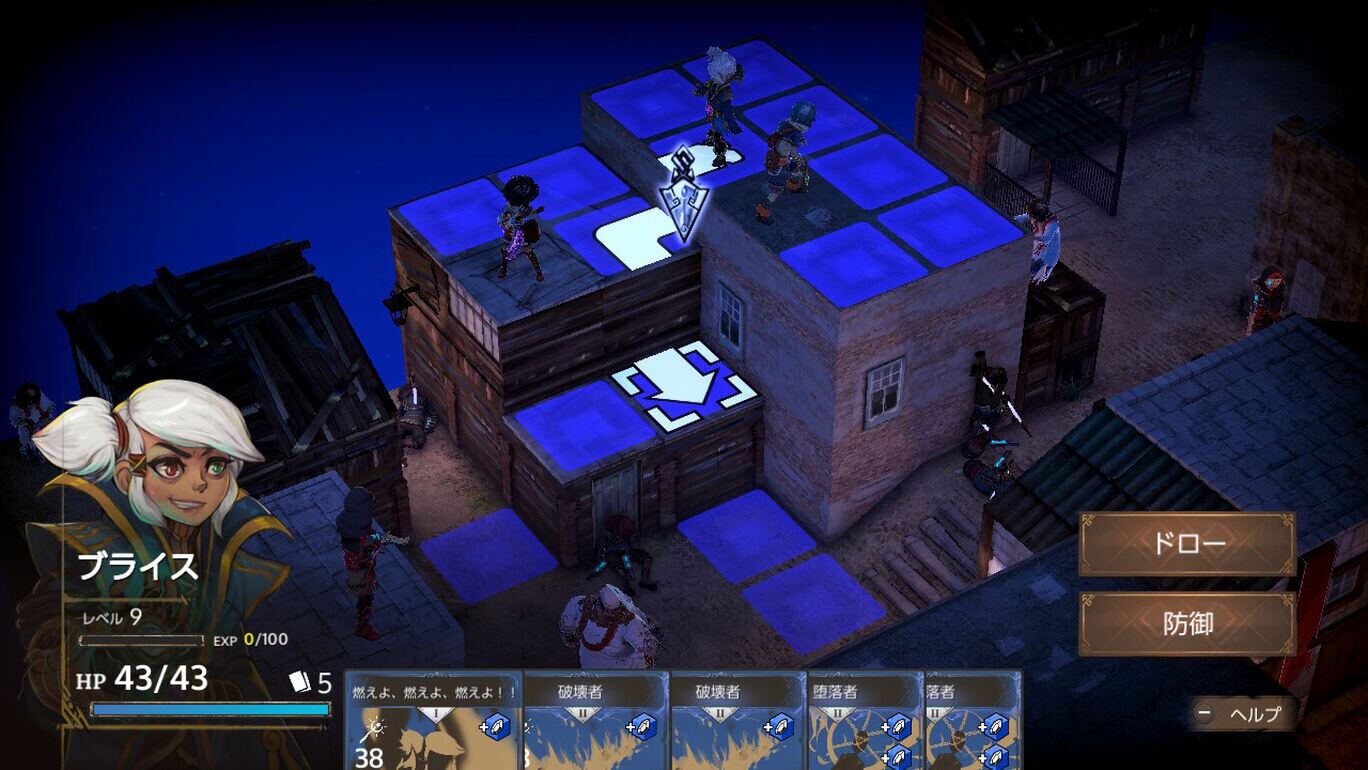
Task: Choose the ドロー (Draw) button
Action: point(1187,544)
